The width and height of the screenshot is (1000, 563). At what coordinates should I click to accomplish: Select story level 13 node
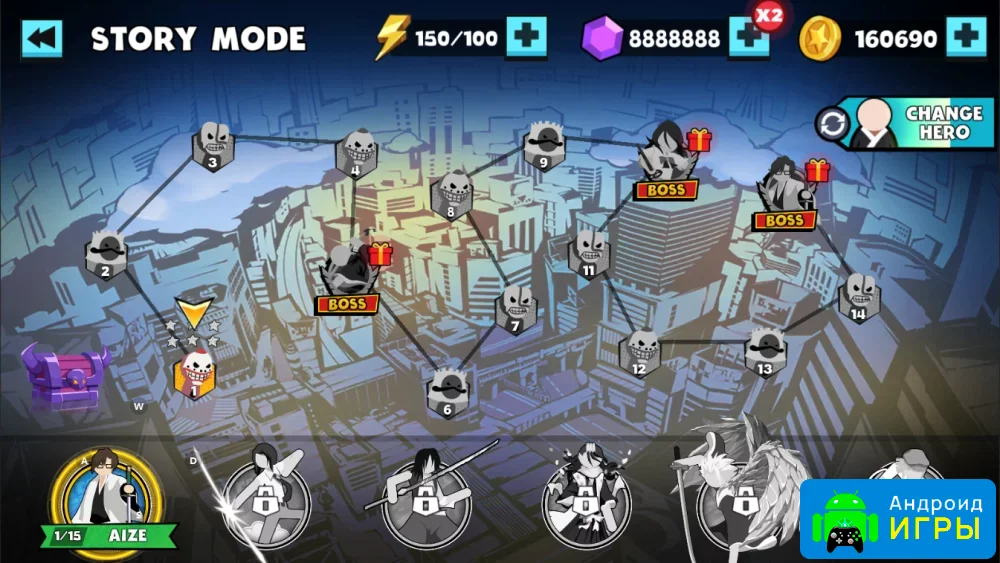(765, 352)
